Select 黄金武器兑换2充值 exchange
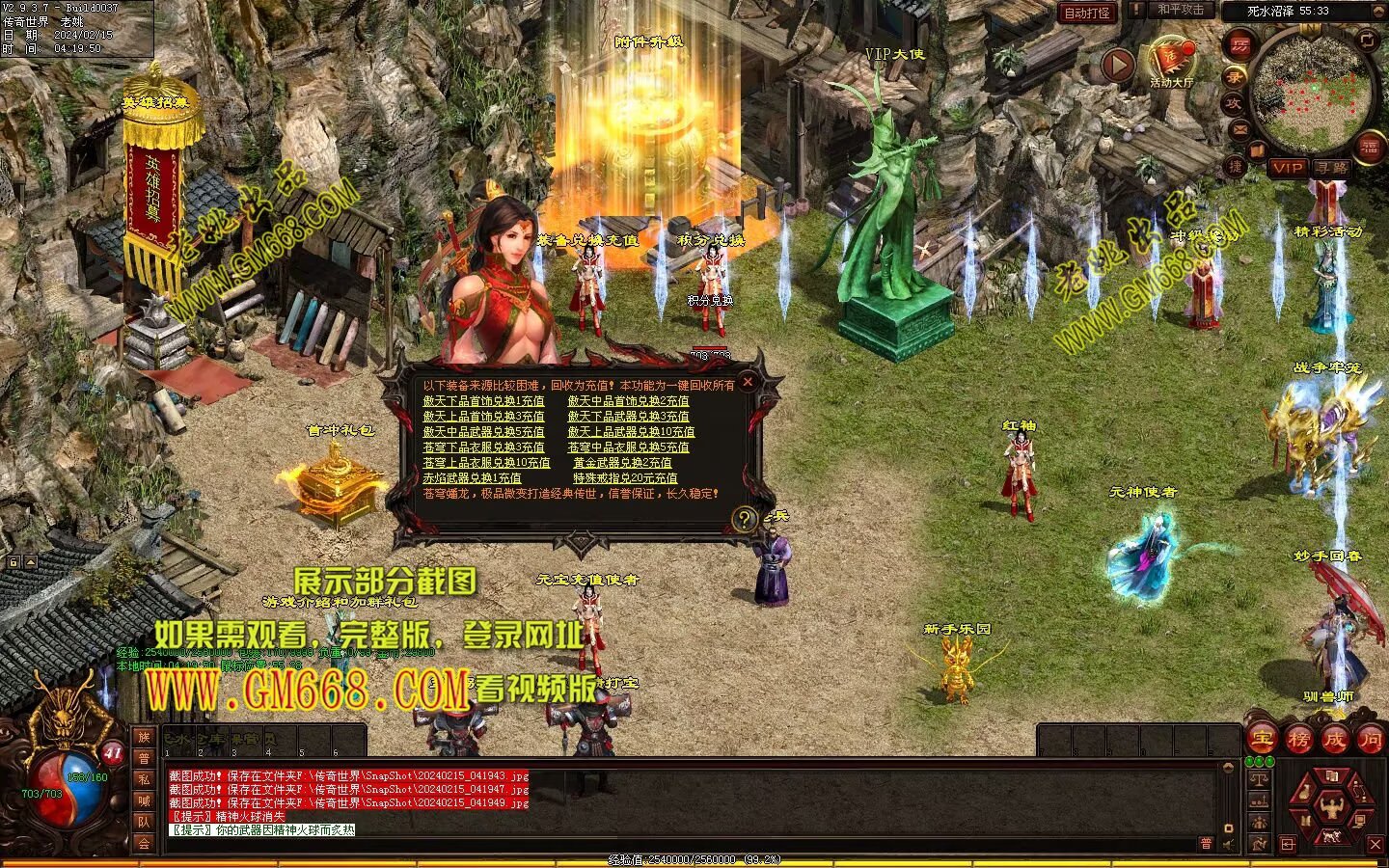Image resolution: width=1389 pixels, height=868 pixels. point(622,463)
